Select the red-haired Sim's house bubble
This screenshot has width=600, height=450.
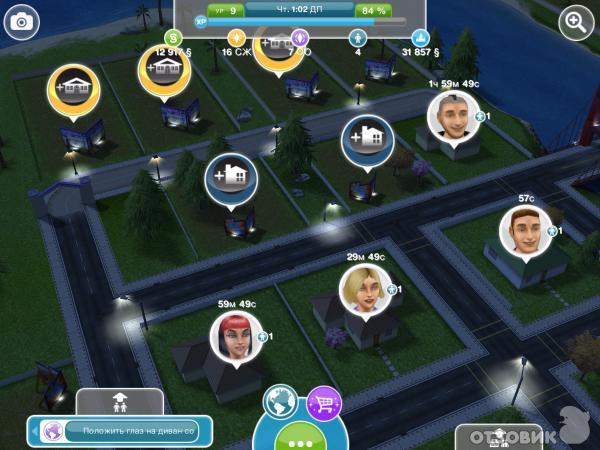(x=236, y=337)
